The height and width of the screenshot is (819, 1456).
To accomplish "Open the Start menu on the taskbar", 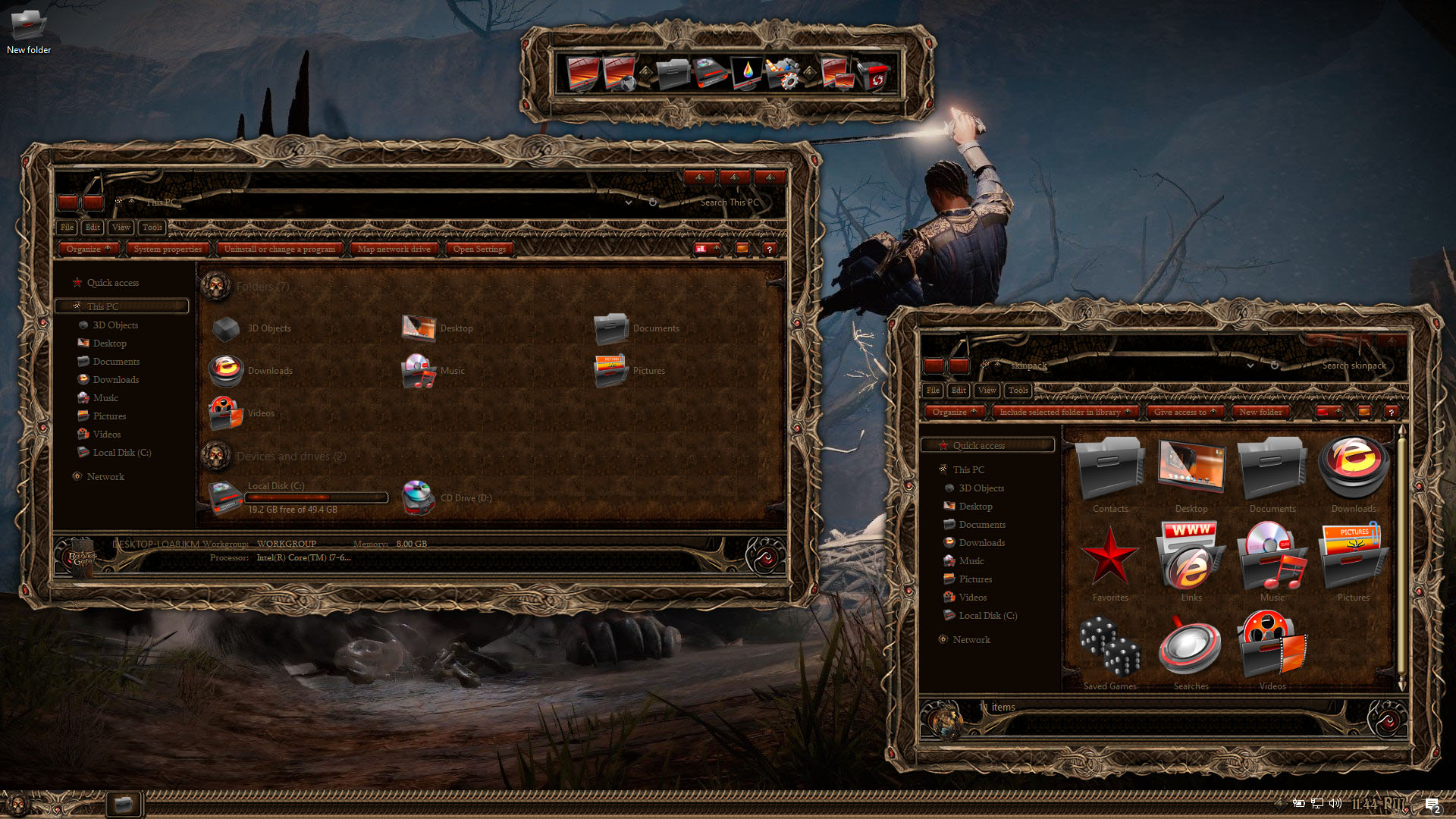I will [17, 804].
